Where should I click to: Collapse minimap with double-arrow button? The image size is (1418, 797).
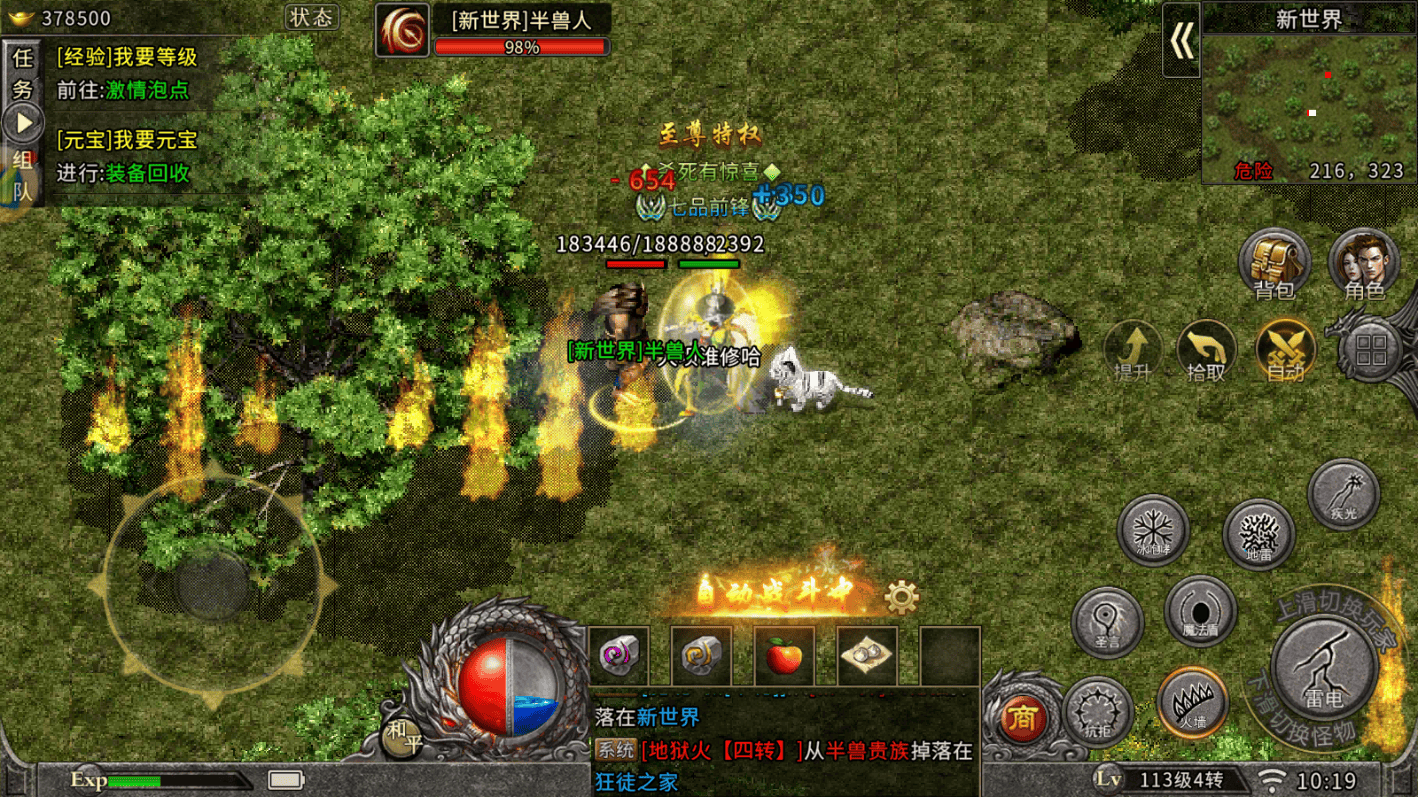[1181, 41]
